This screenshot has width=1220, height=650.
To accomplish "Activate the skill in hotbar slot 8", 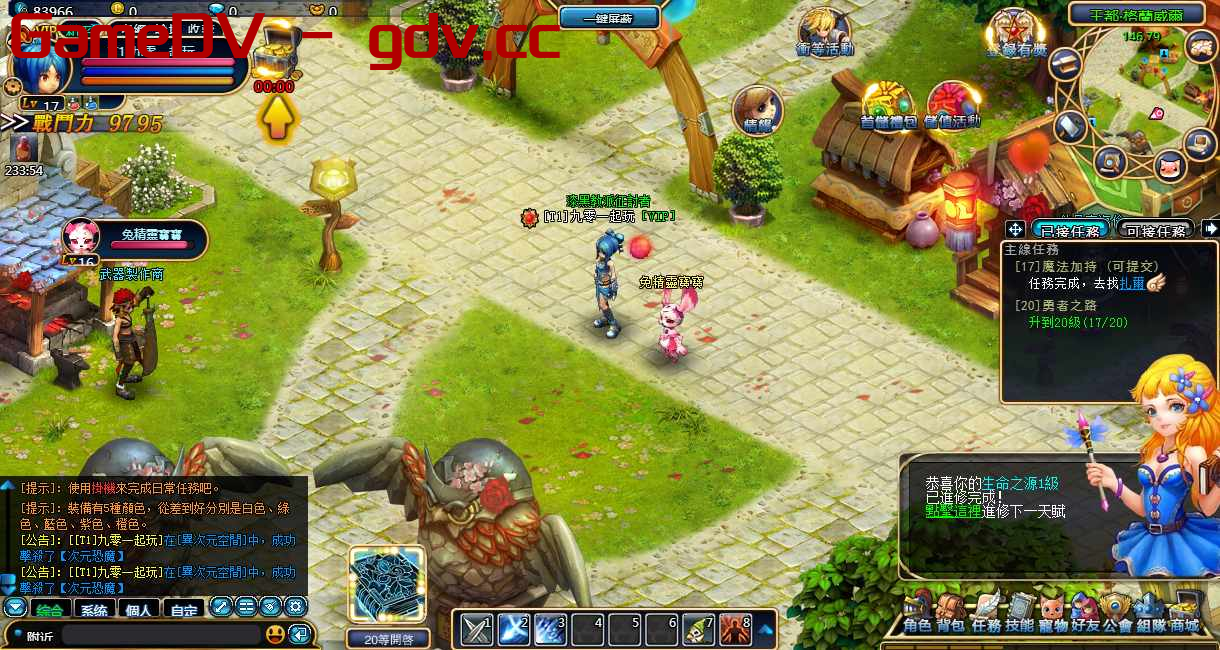I will tap(735, 628).
